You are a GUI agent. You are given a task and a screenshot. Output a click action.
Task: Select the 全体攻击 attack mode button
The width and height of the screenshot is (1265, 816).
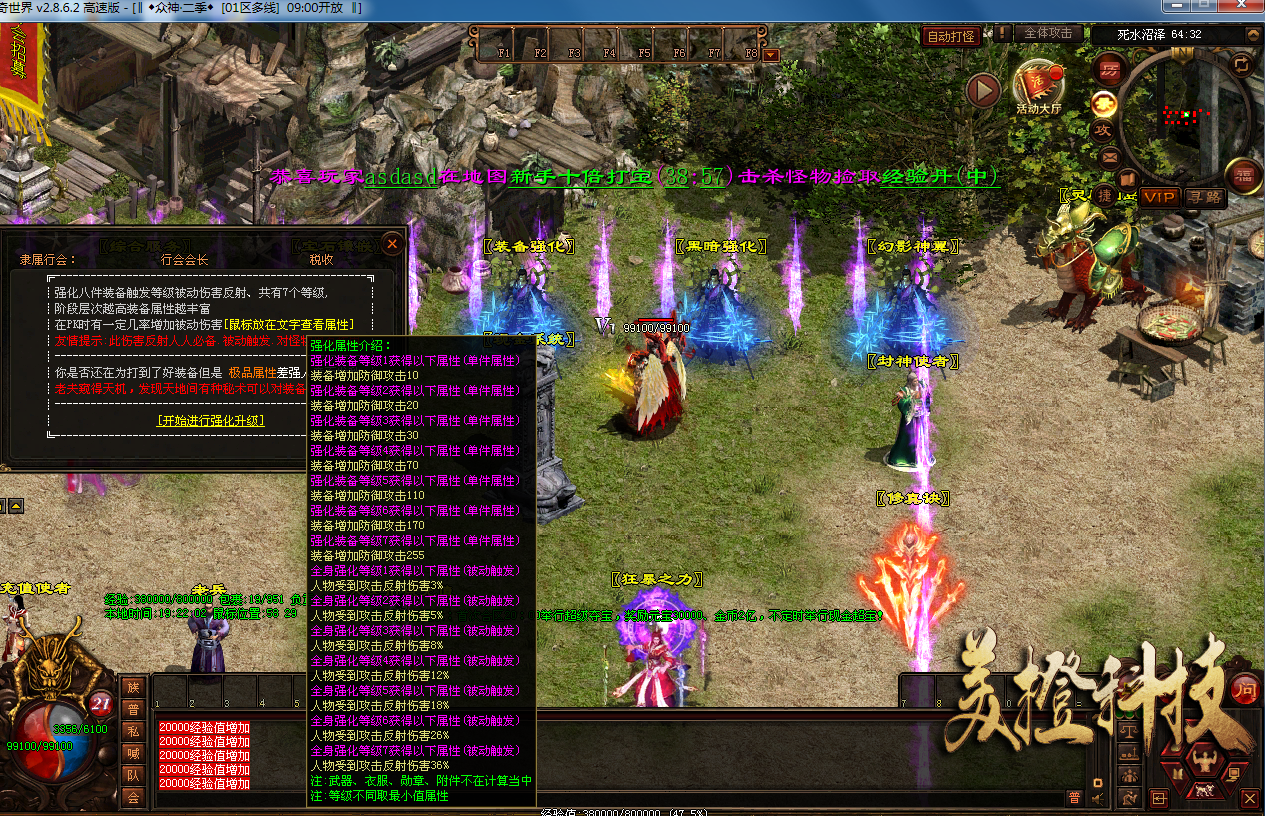(1049, 33)
